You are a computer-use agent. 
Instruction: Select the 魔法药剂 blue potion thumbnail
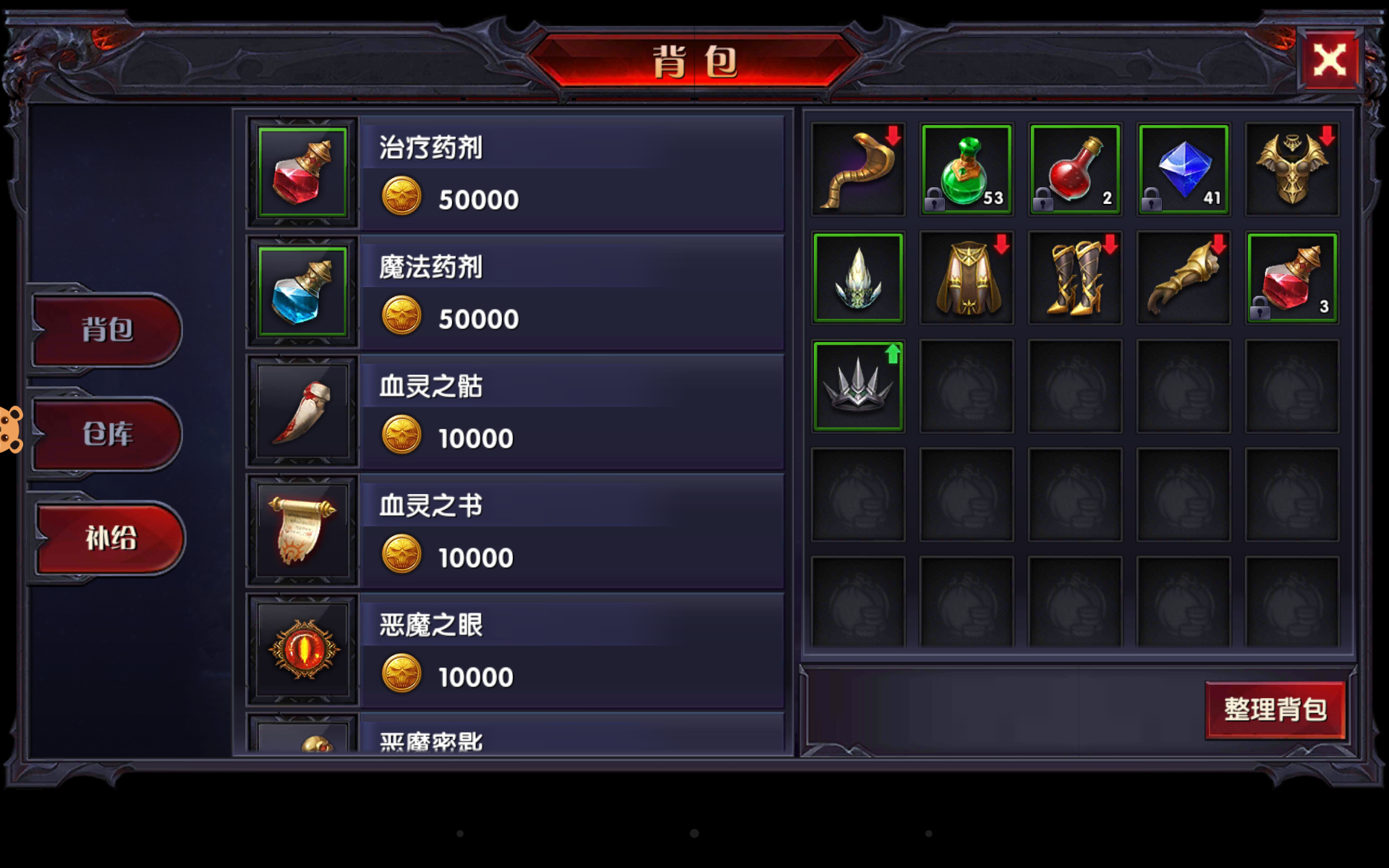coord(302,291)
